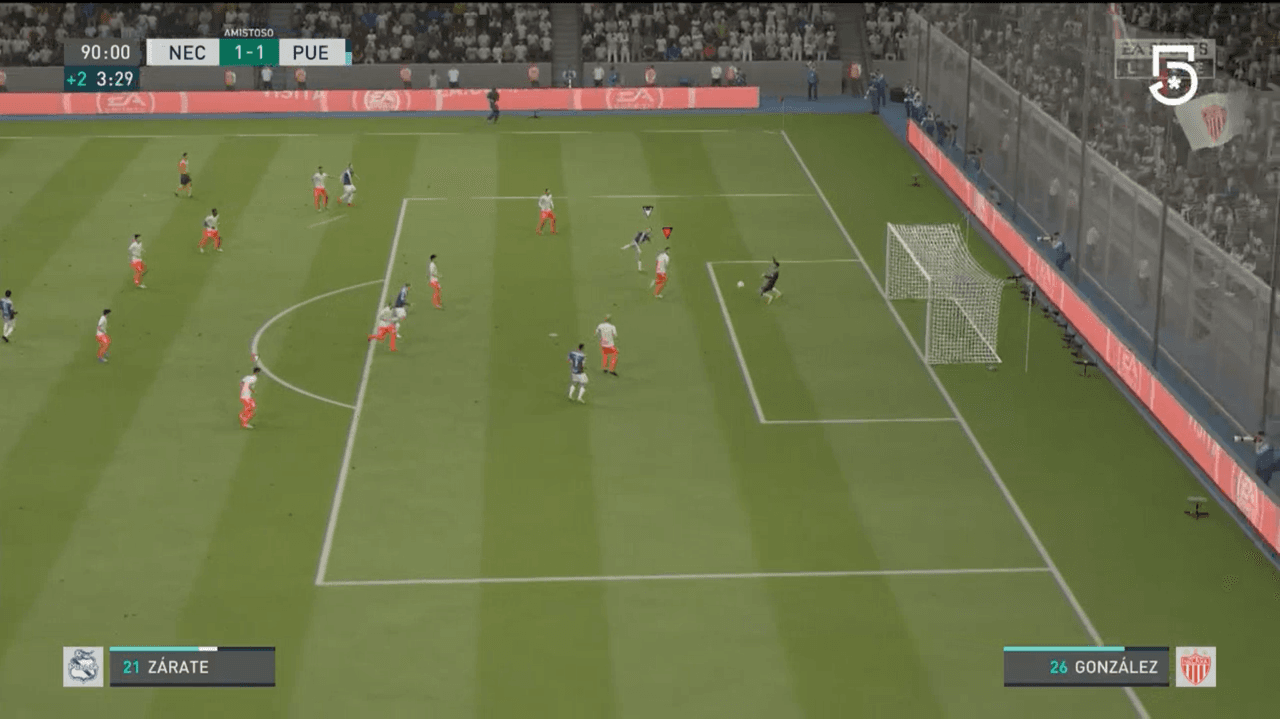Select the 21 Zárate player name panel
The height and width of the screenshot is (719, 1280).
[x=192, y=667]
